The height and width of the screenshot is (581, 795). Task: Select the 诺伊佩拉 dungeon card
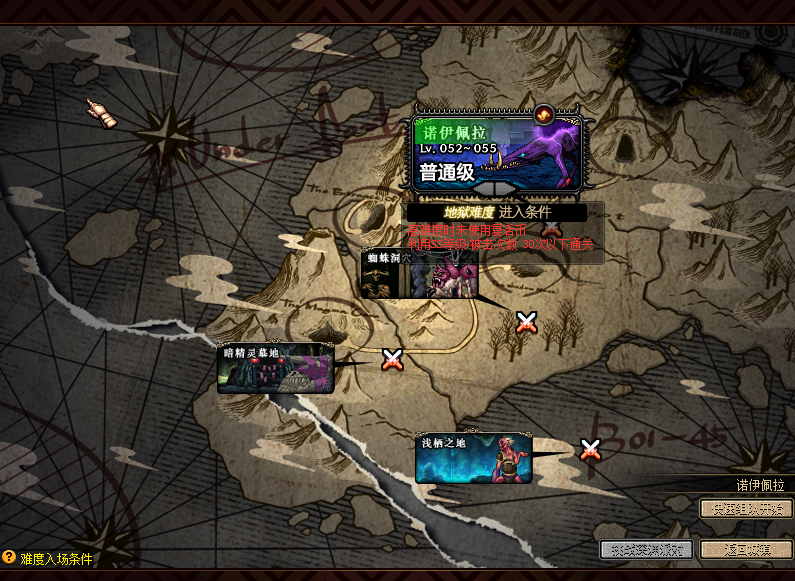click(496, 150)
